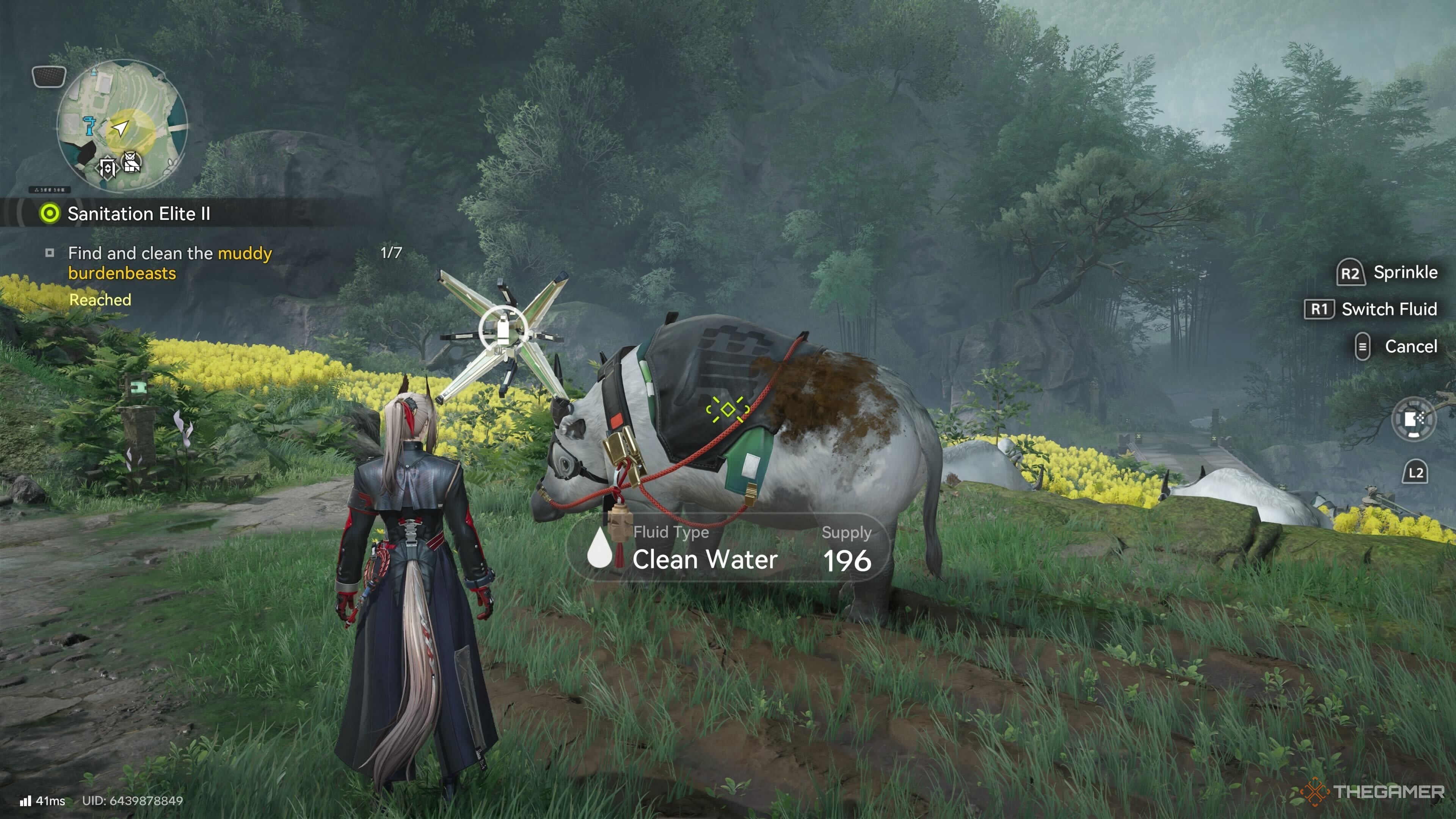Viewport: 1456px width, 819px height.
Task: Select the banner diamond marker on minimap
Action: tap(107, 167)
